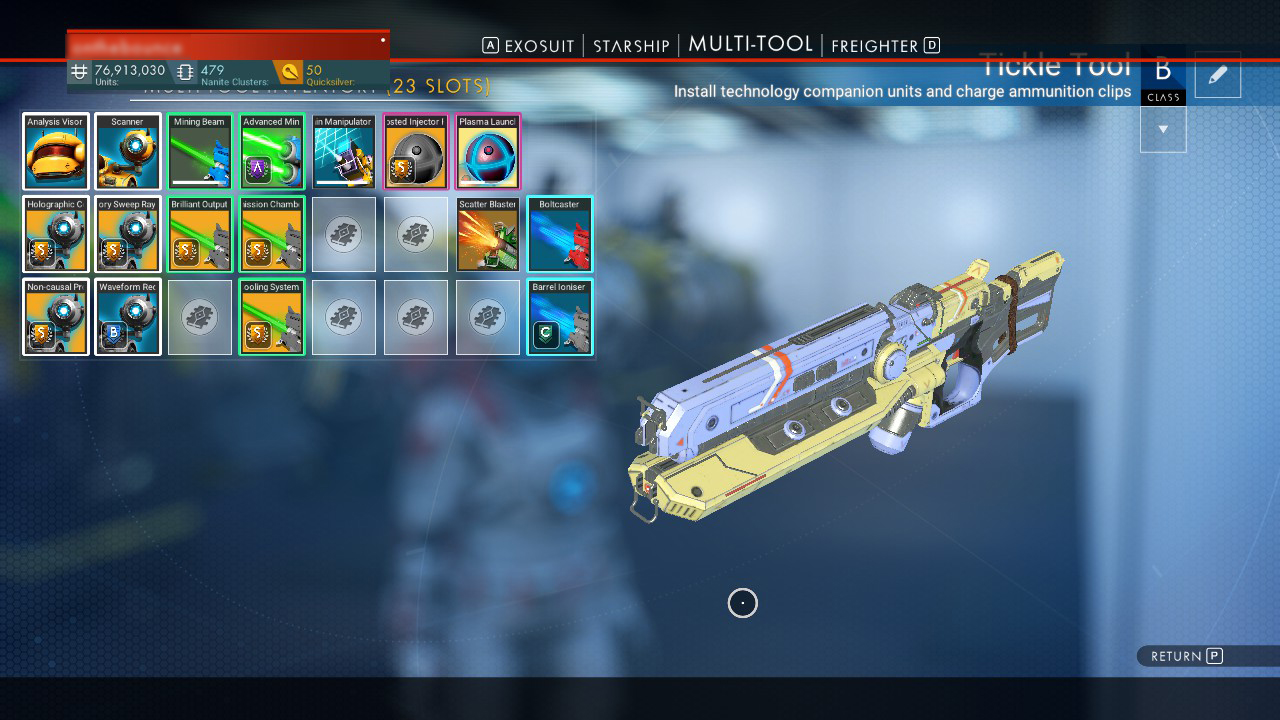Screen dimensions: 1280x720
Task: Expand the arrow dropdown under the class badge
Action: click(x=1163, y=129)
